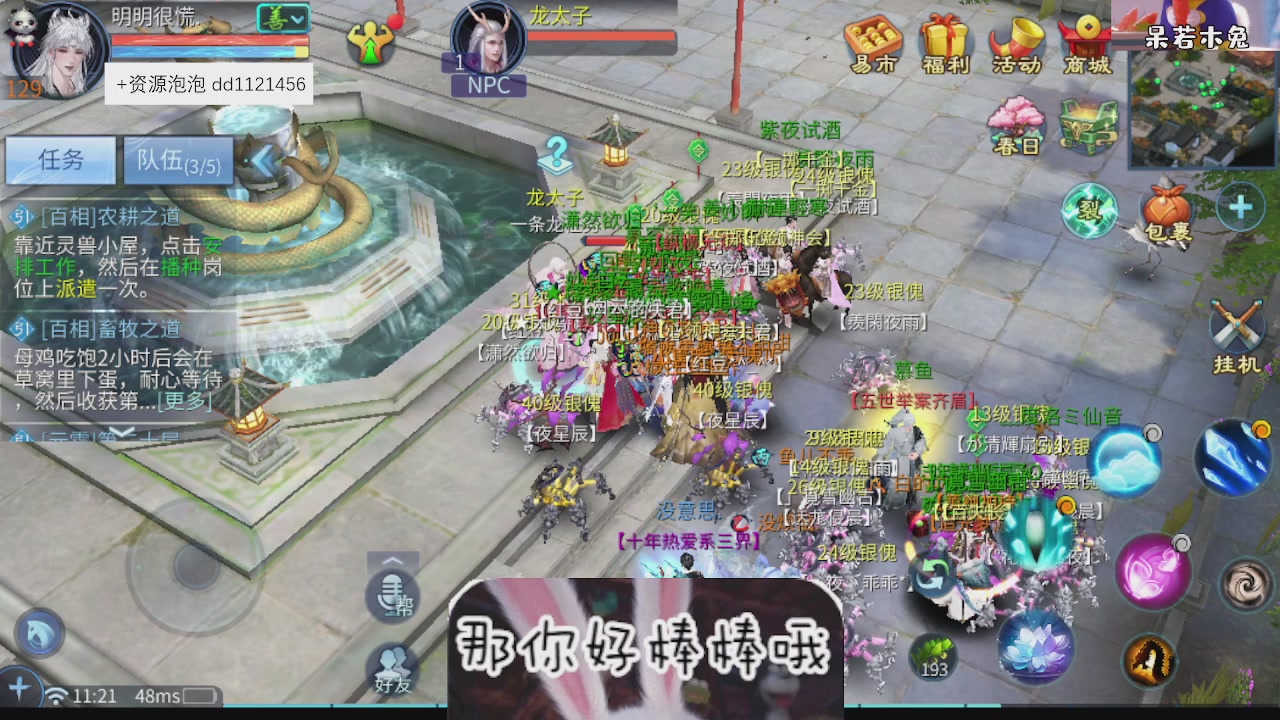Open the 春日 spring event icon
This screenshot has height=720, width=1280.
click(1015, 125)
